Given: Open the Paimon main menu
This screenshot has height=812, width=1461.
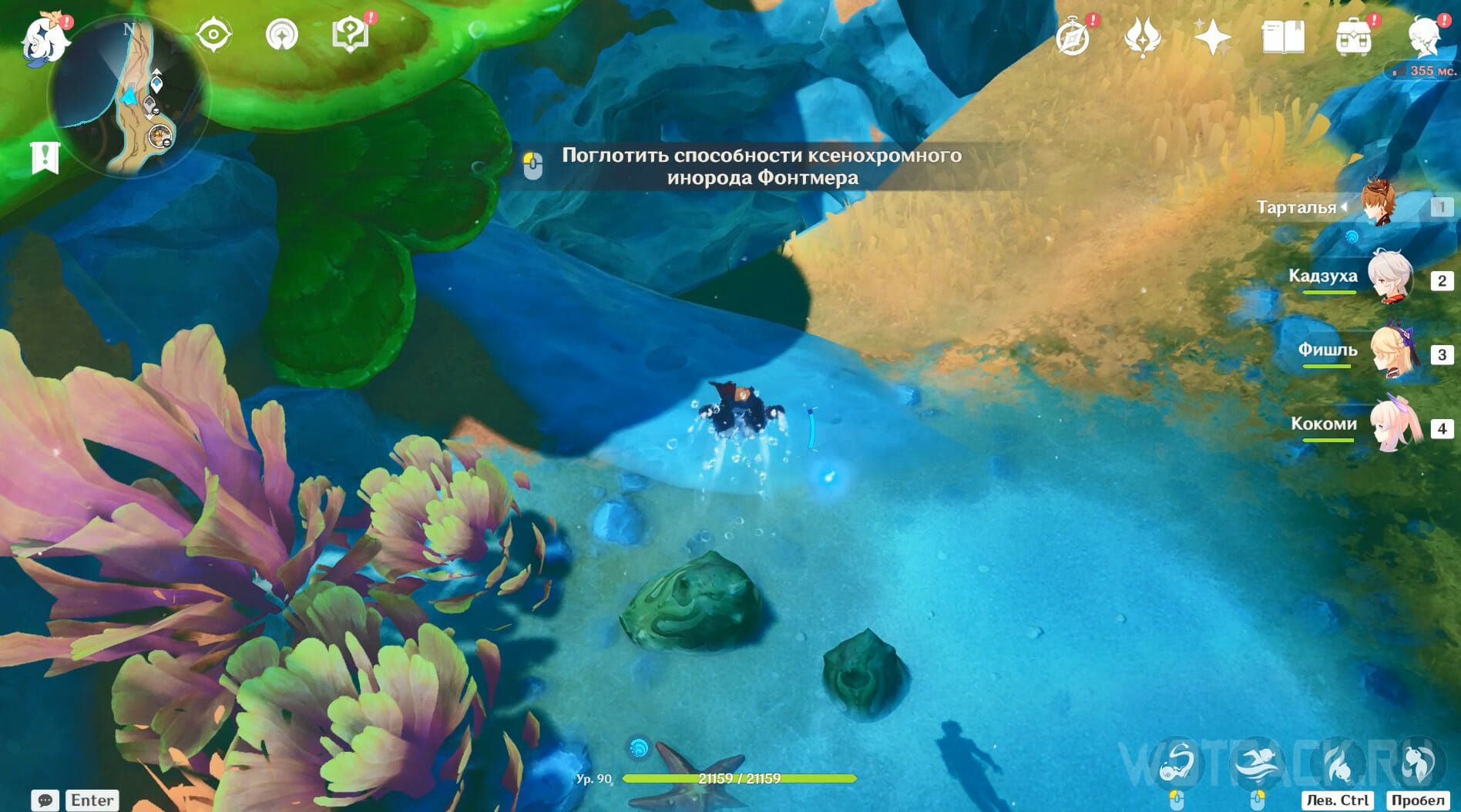Looking at the screenshot, I should pos(45,37).
